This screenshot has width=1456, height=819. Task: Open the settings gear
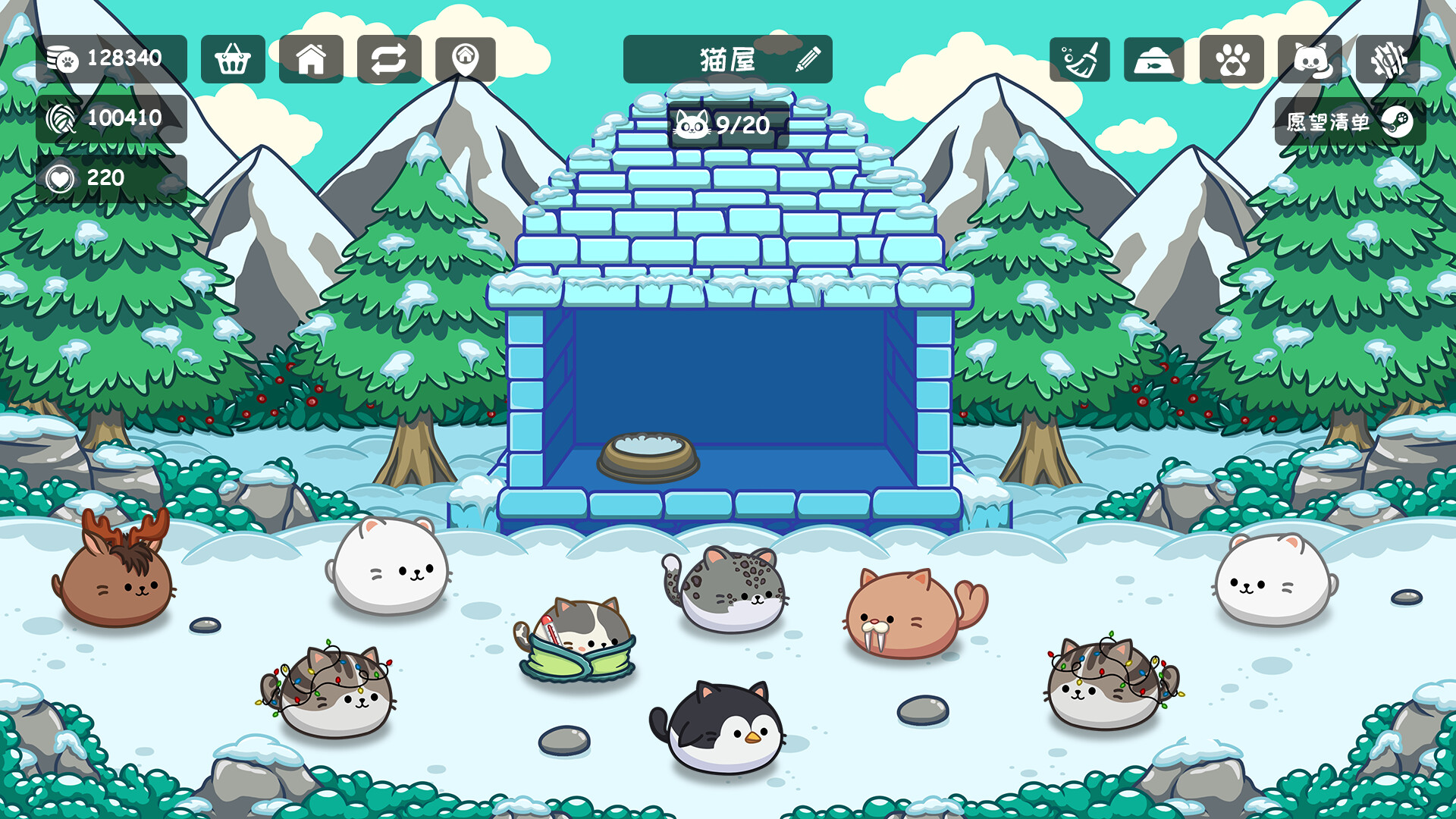[x=1388, y=60]
